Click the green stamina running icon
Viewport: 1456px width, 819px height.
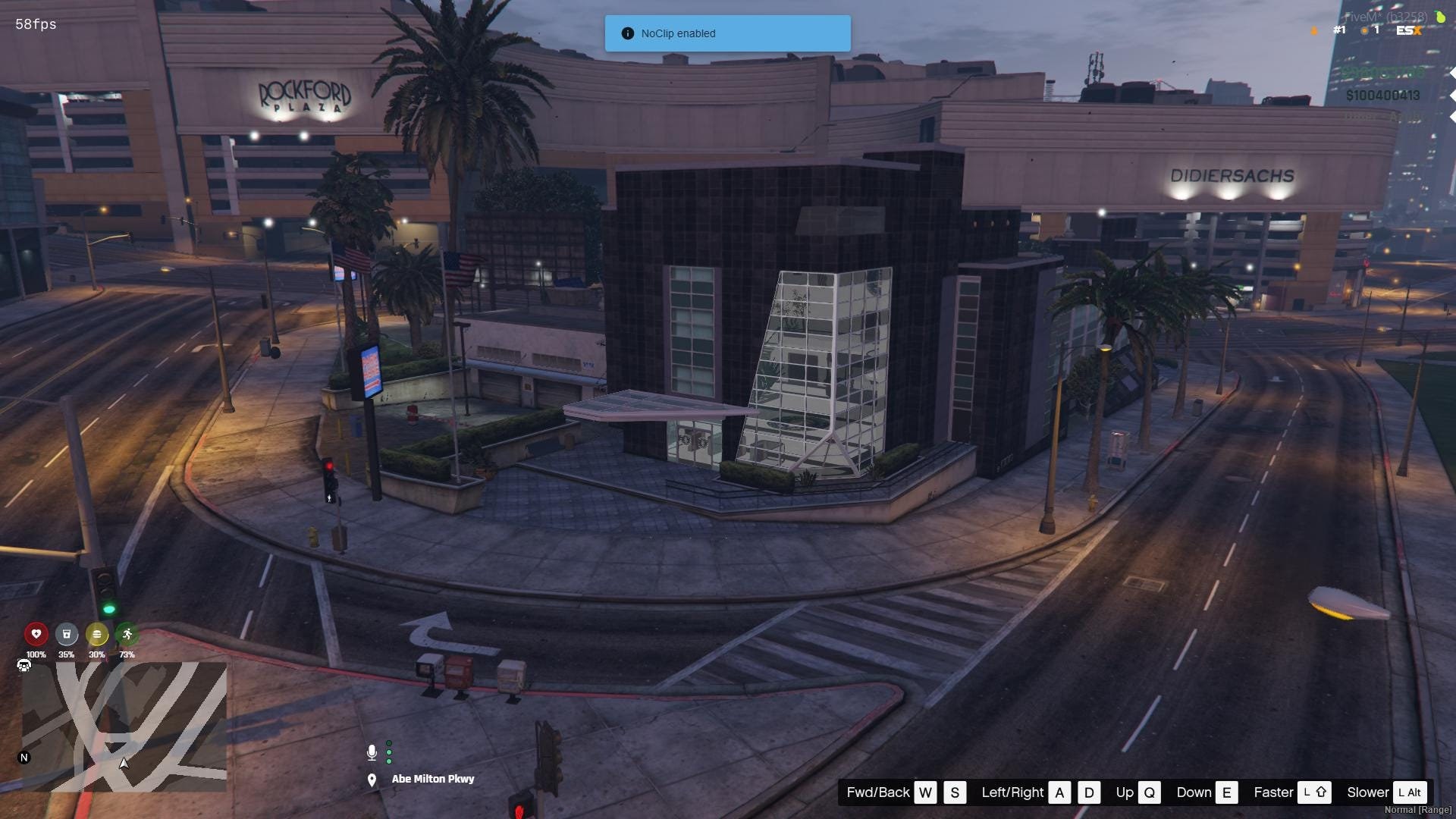(x=127, y=634)
